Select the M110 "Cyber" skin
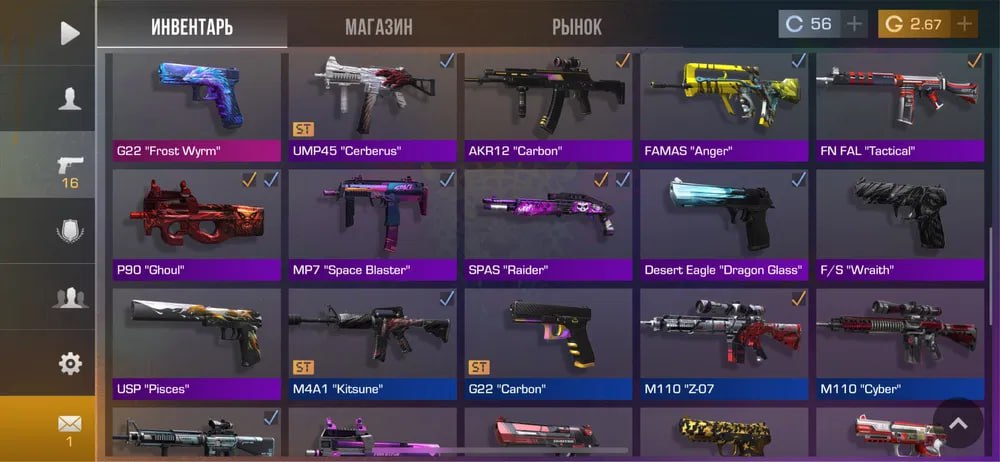 point(899,343)
